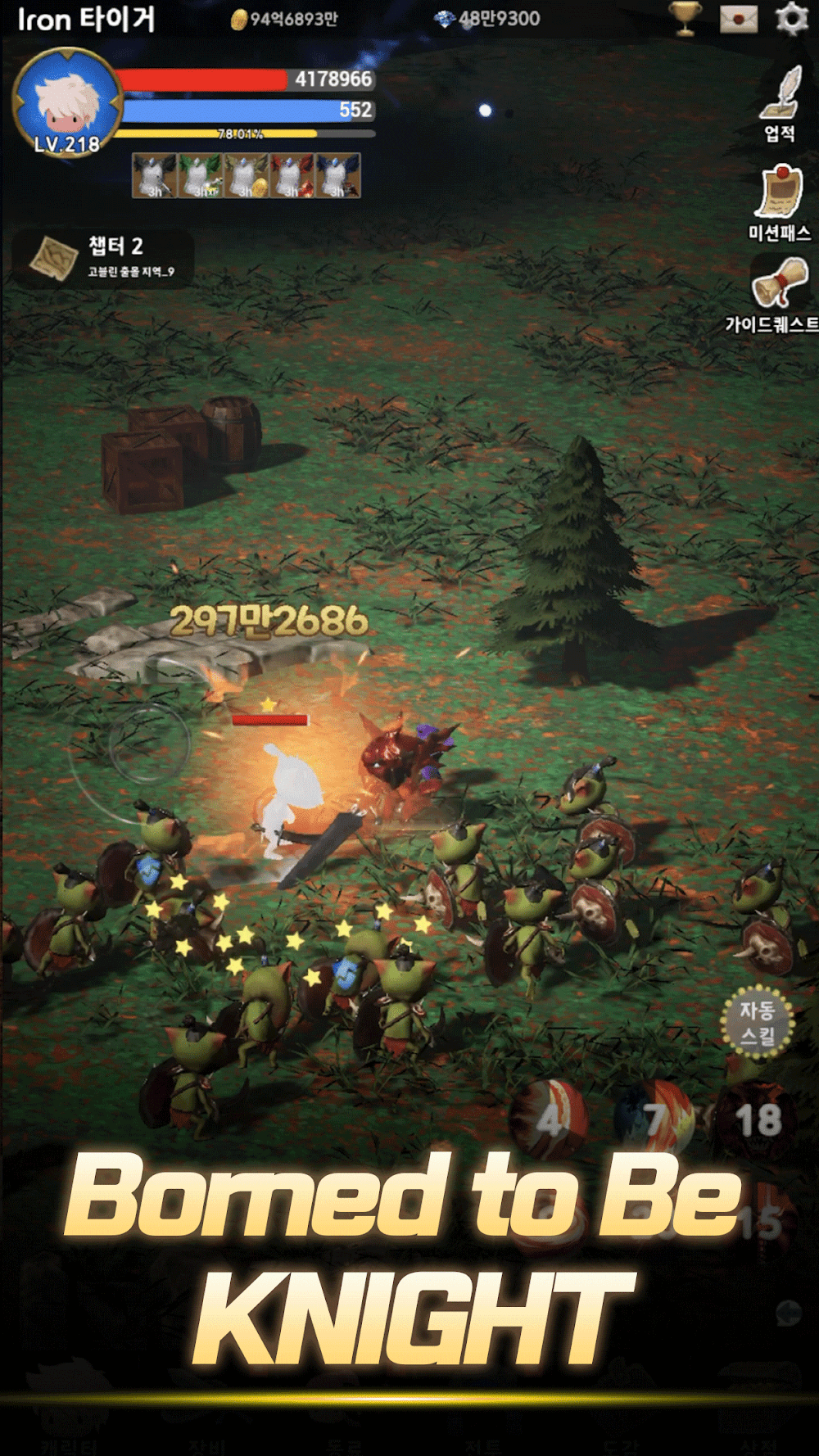The height and width of the screenshot is (1456, 819).
Task: Open the 챕터 2 stage map panel
Action: click(x=102, y=257)
